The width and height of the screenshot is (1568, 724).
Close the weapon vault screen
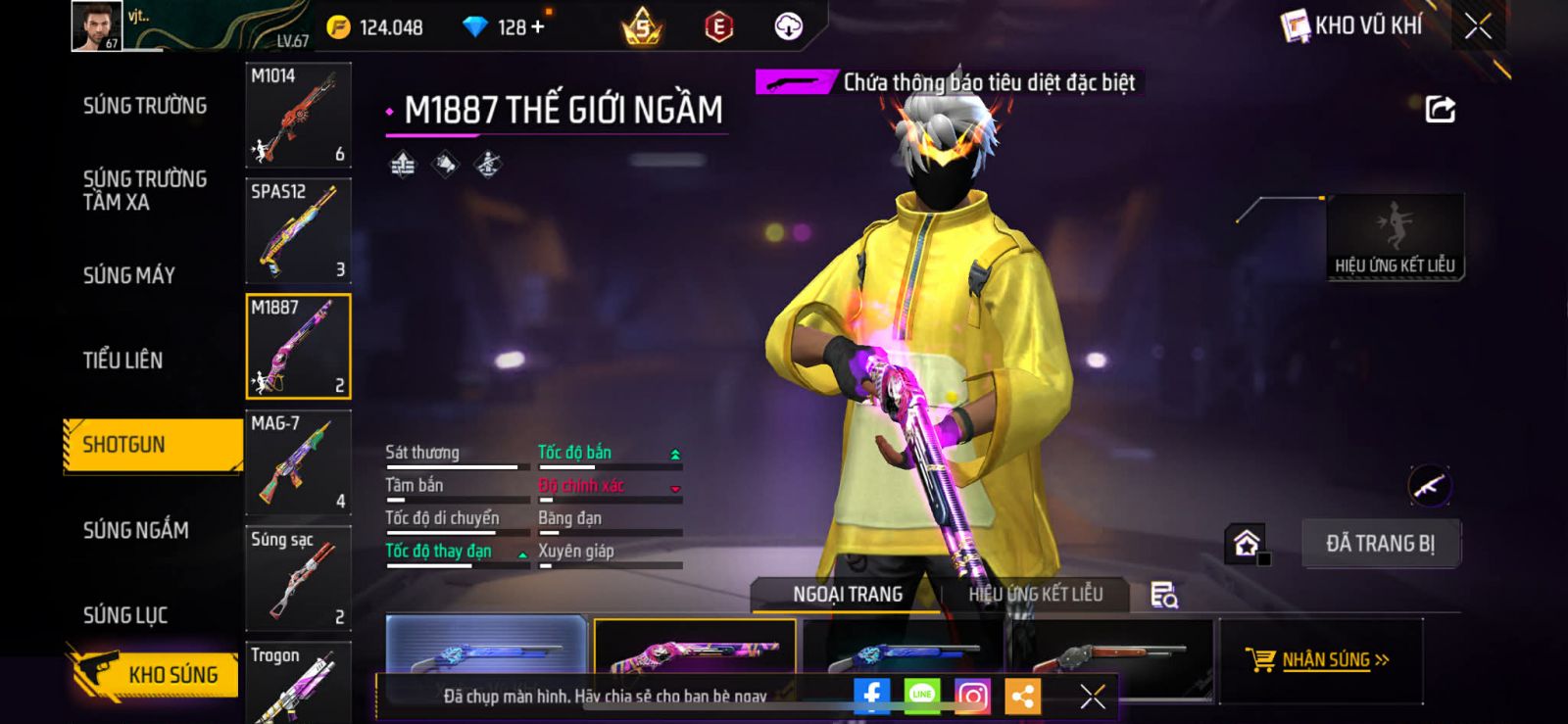tap(1478, 26)
